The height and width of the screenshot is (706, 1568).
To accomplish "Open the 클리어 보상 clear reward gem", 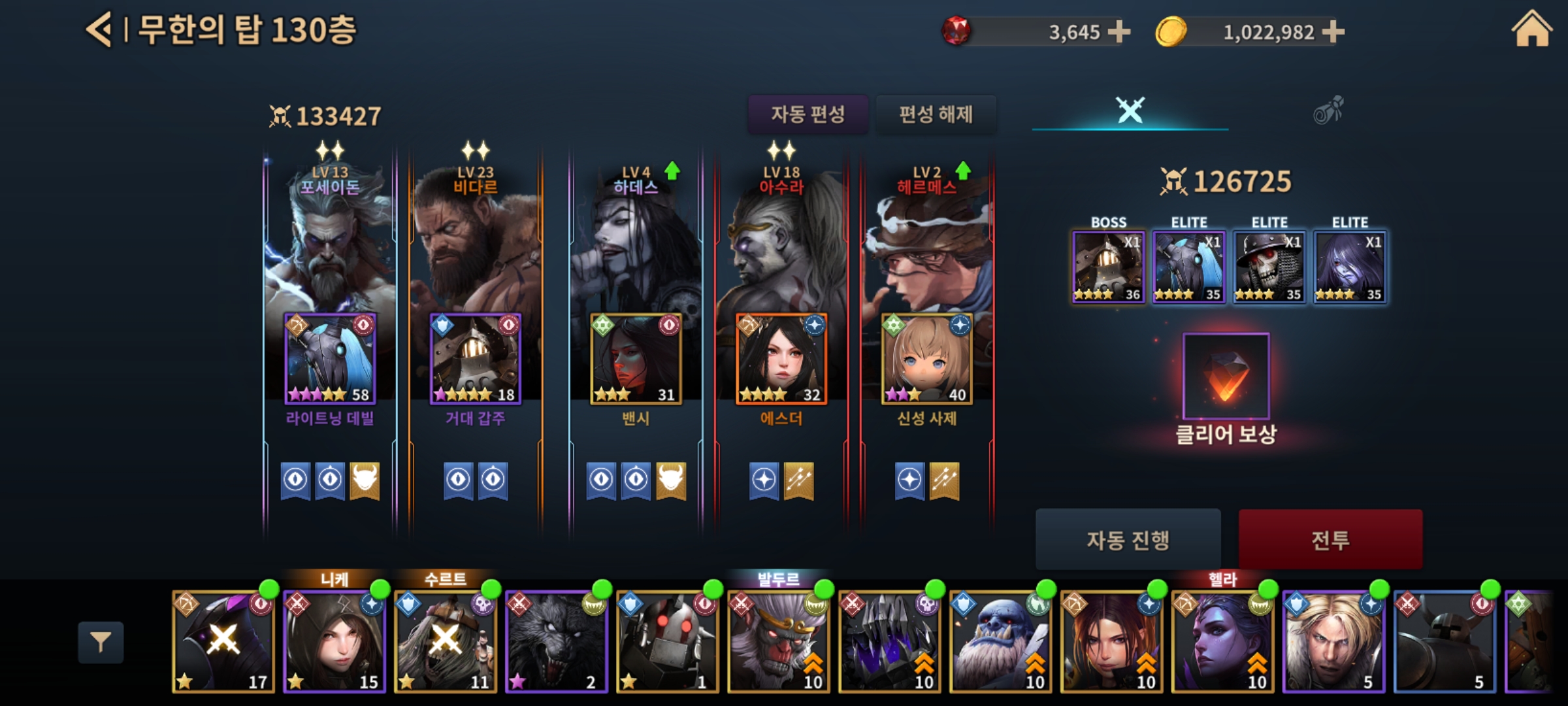I will pos(1226,376).
